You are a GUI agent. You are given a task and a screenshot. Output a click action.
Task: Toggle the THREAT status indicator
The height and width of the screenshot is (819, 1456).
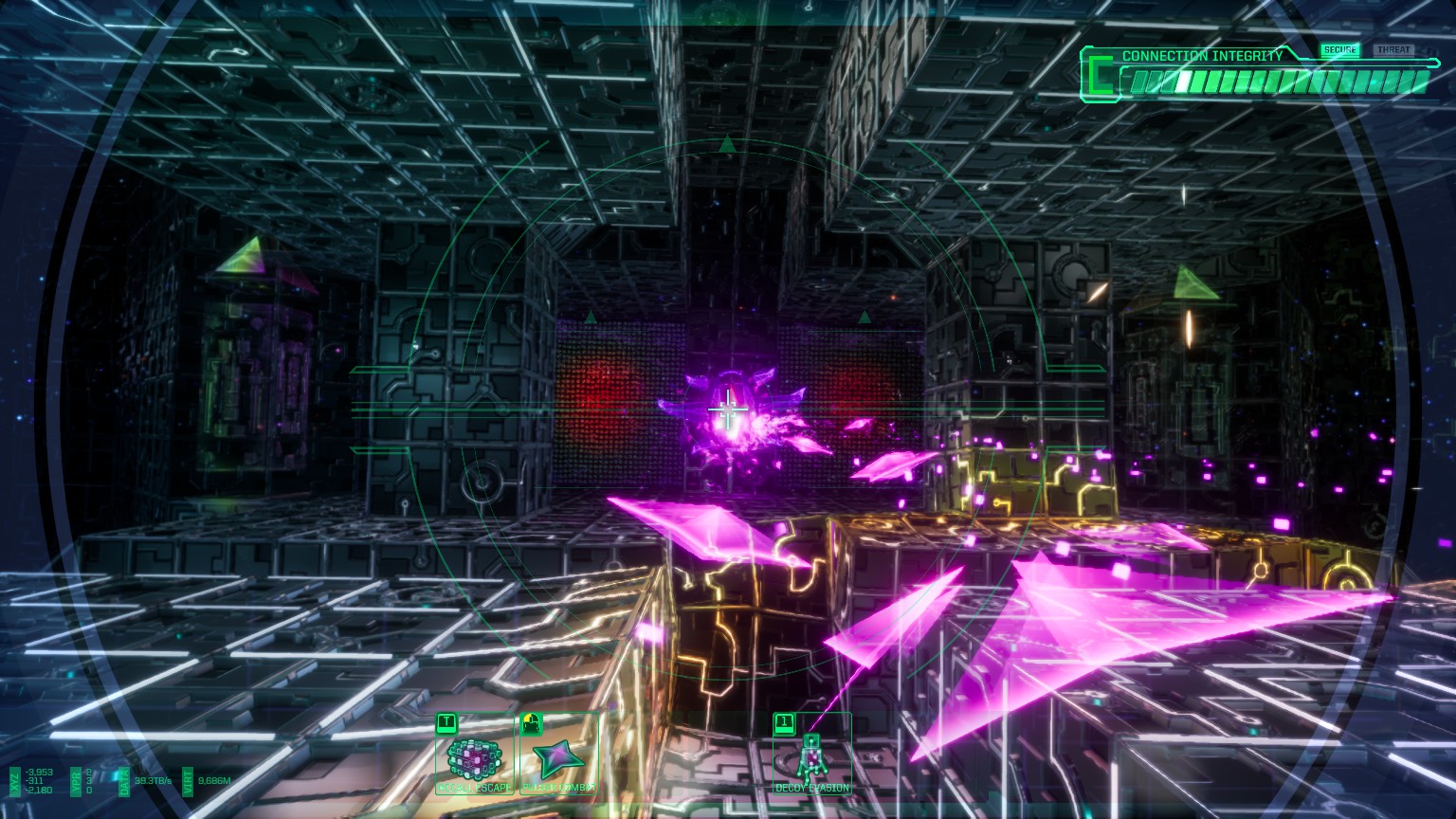1393,49
